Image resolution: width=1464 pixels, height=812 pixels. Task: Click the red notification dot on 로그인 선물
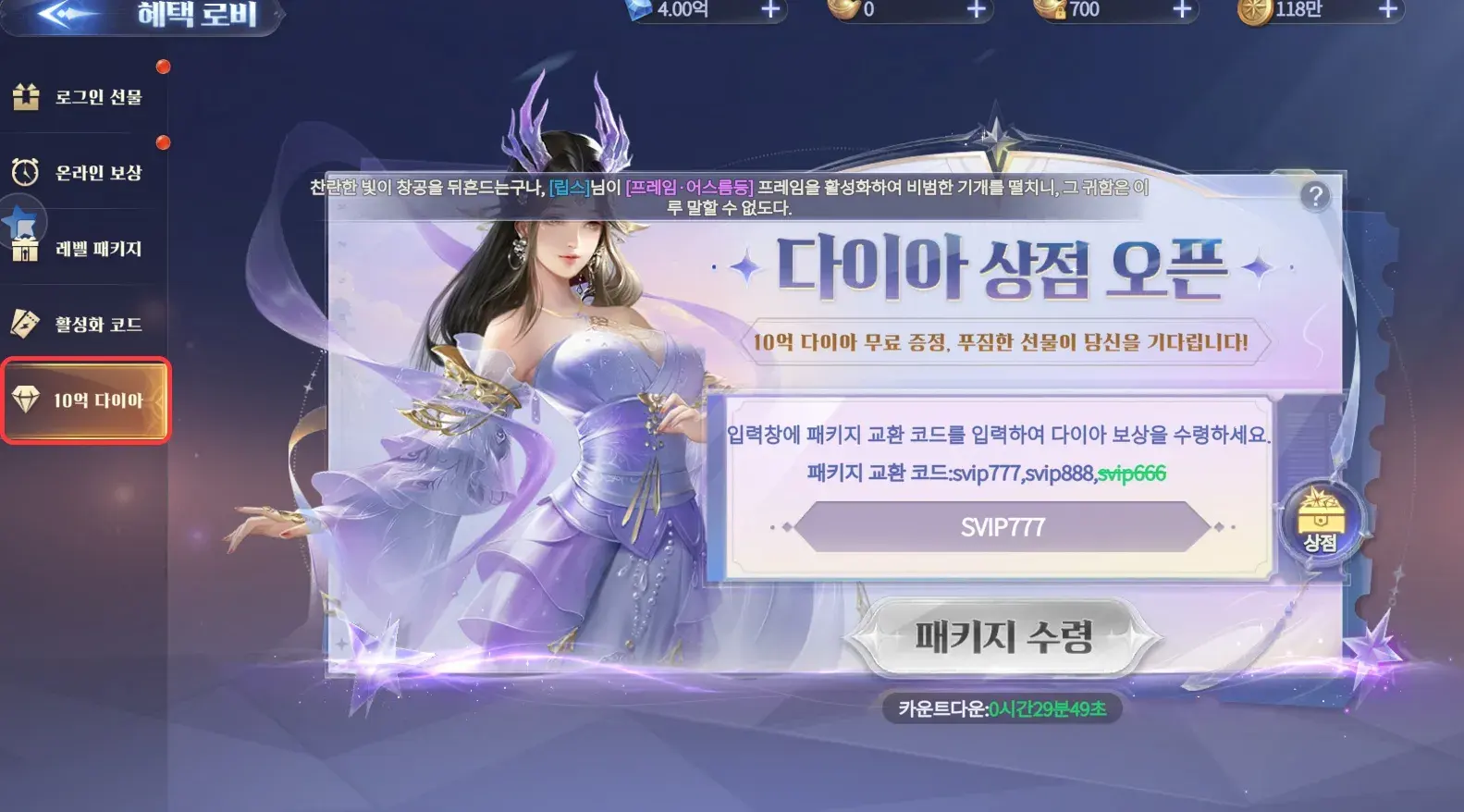click(x=165, y=66)
